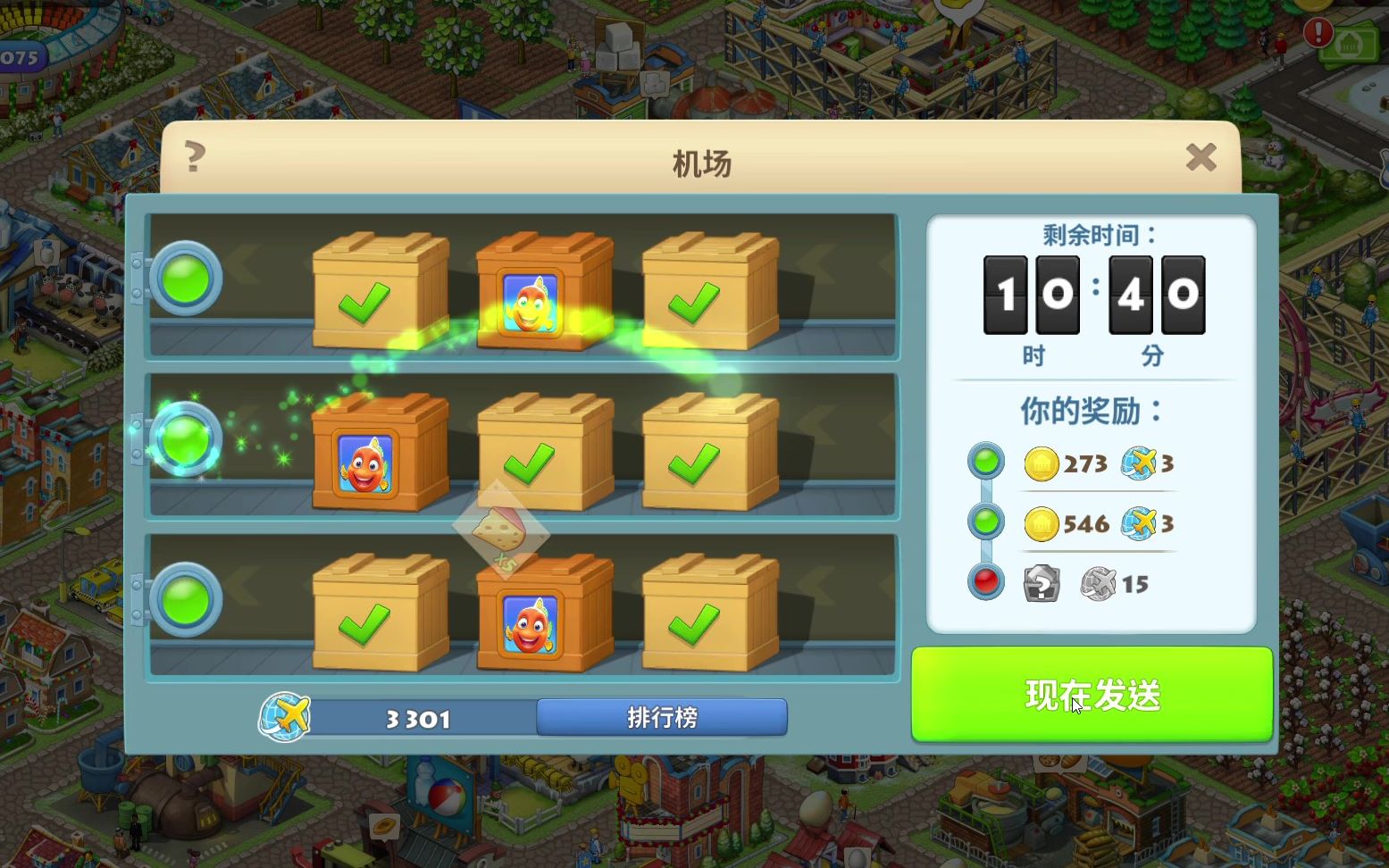Open the airport help question mark
Image resolution: width=1389 pixels, height=868 pixels.
(195, 154)
